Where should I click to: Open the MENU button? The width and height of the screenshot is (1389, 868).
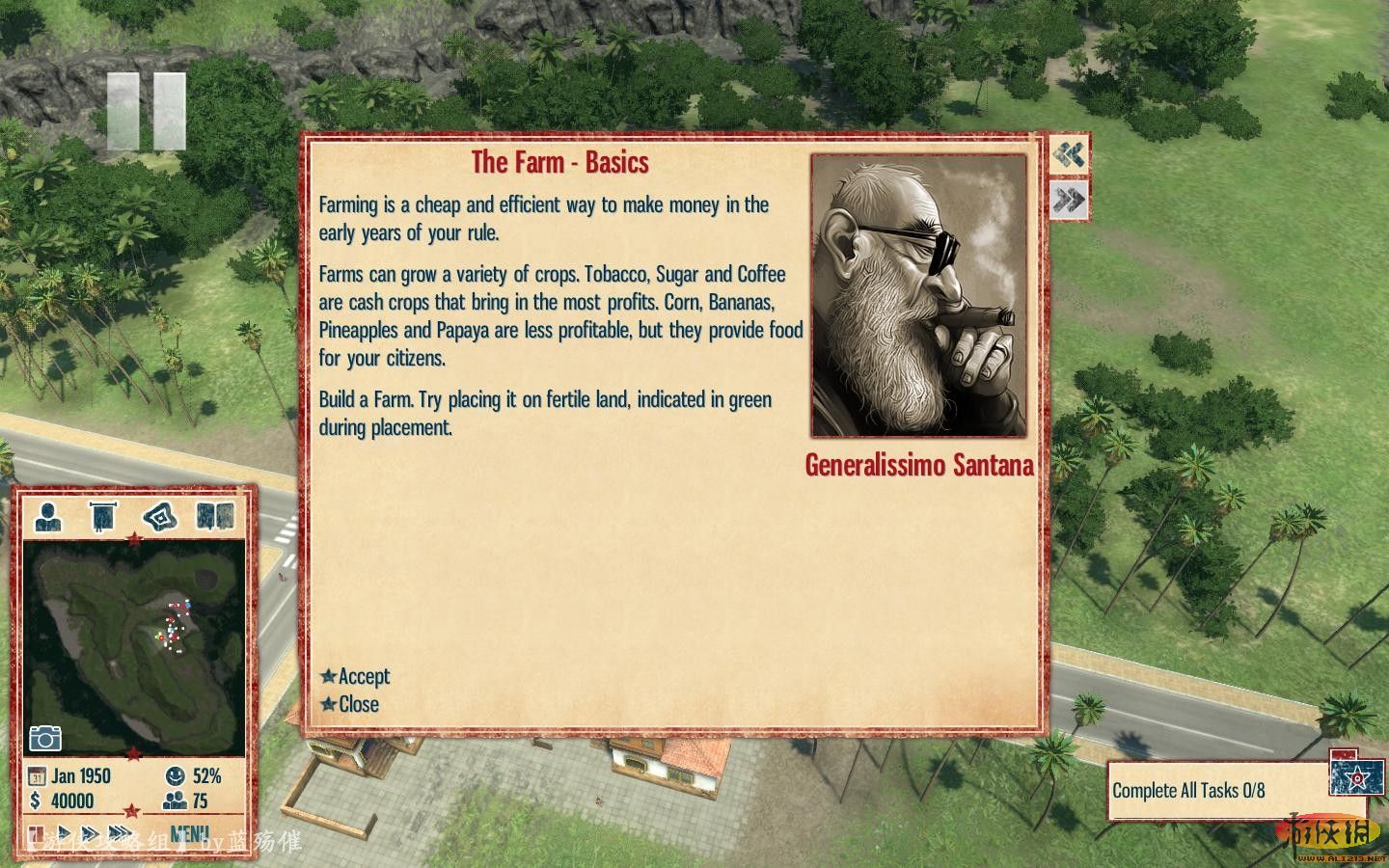click(x=189, y=833)
